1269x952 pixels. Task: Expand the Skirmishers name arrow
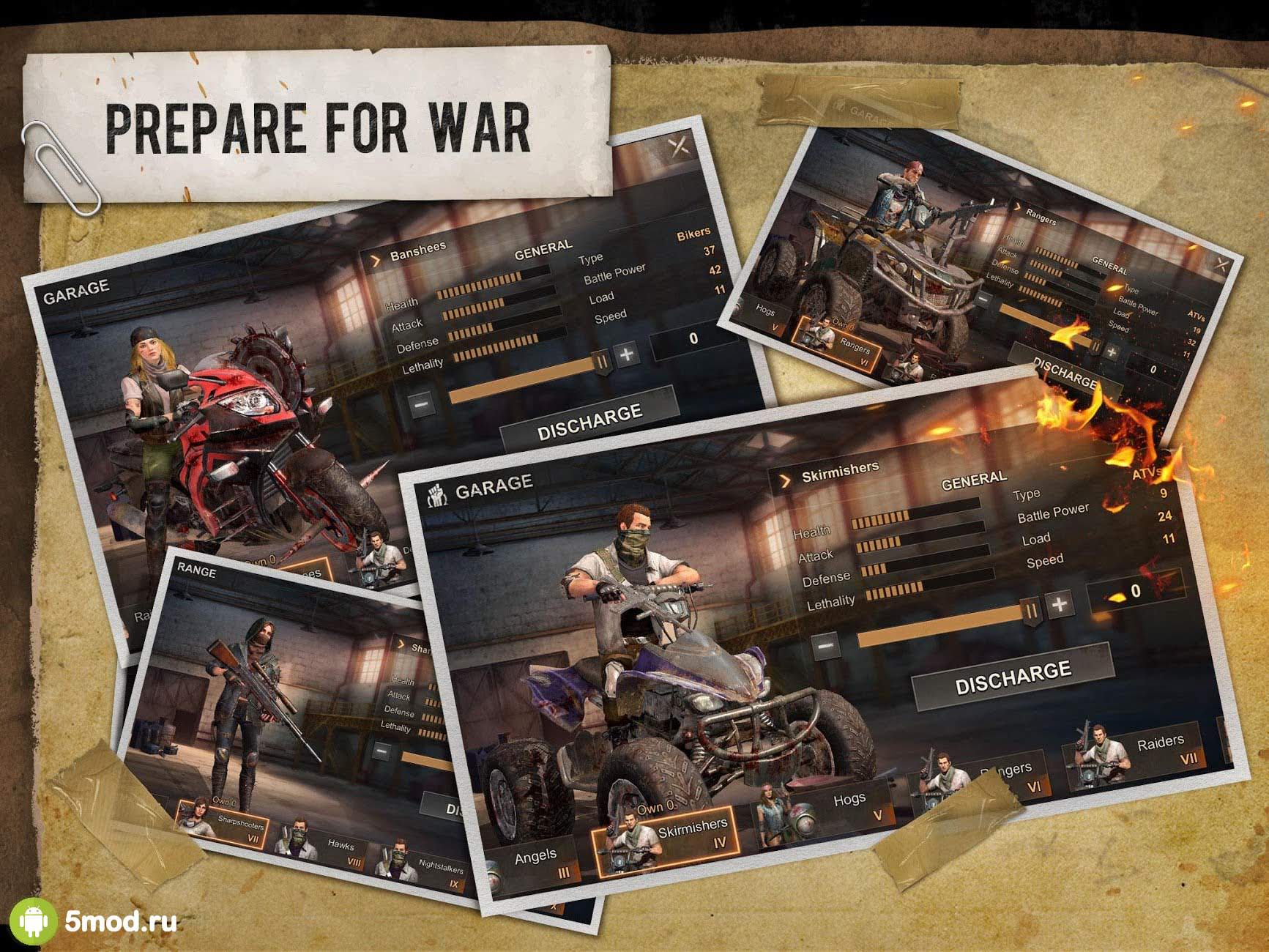click(x=785, y=480)
